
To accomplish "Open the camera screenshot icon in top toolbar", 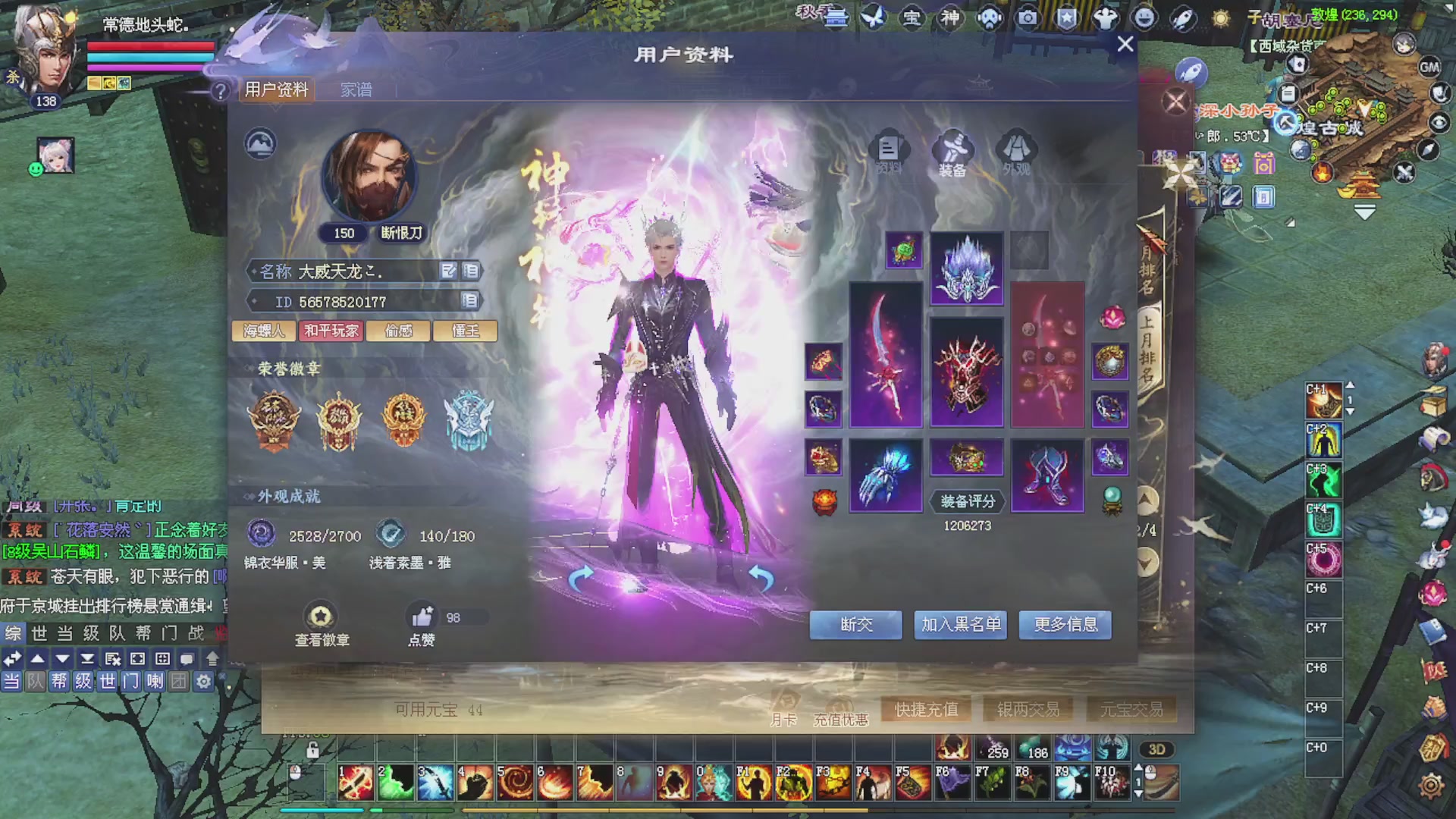I will (x=1028, y=17).
